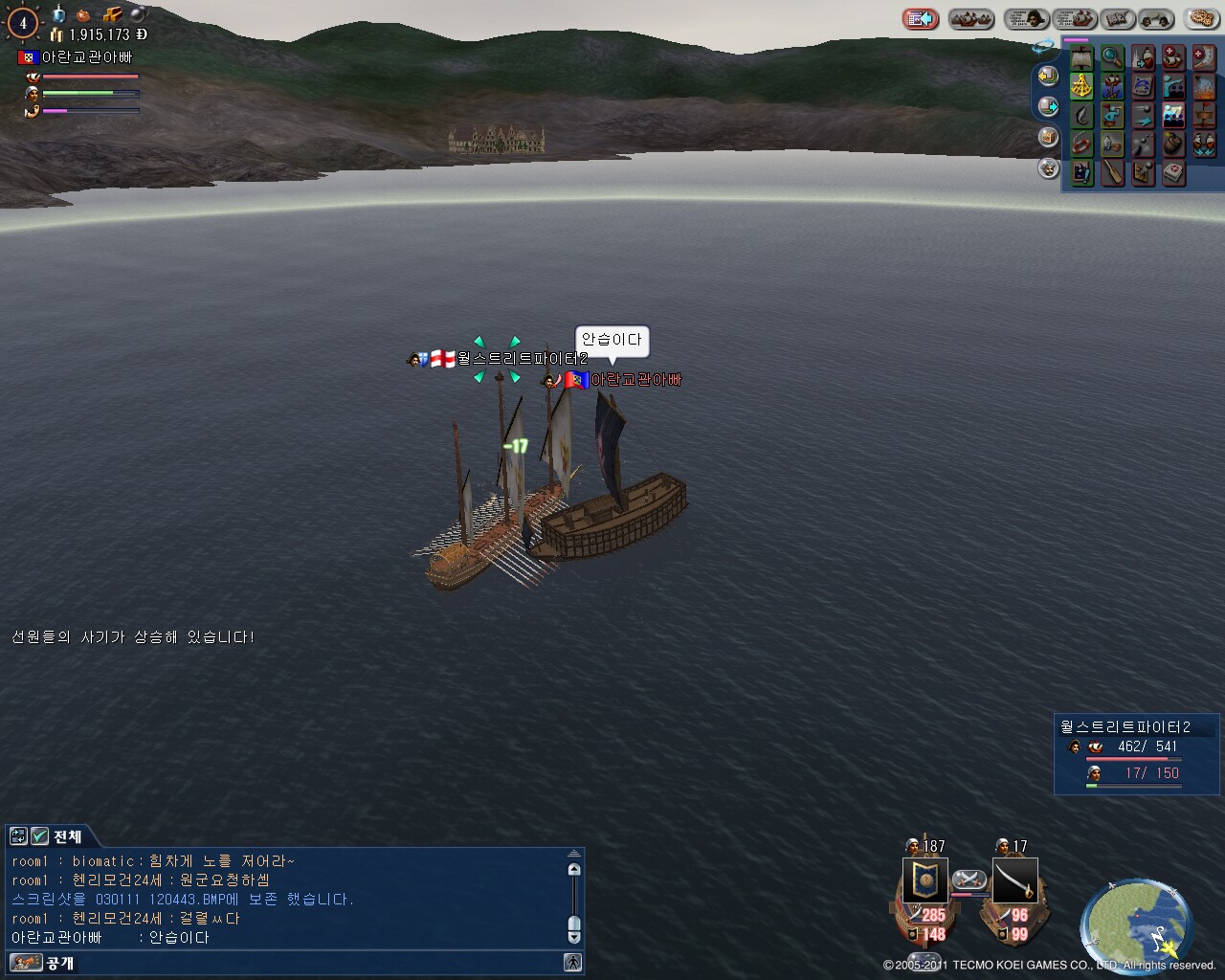Select the curved saber weapon slot
The width and height of the screenshot is (1225, 980).
[x=1015, y=880]
